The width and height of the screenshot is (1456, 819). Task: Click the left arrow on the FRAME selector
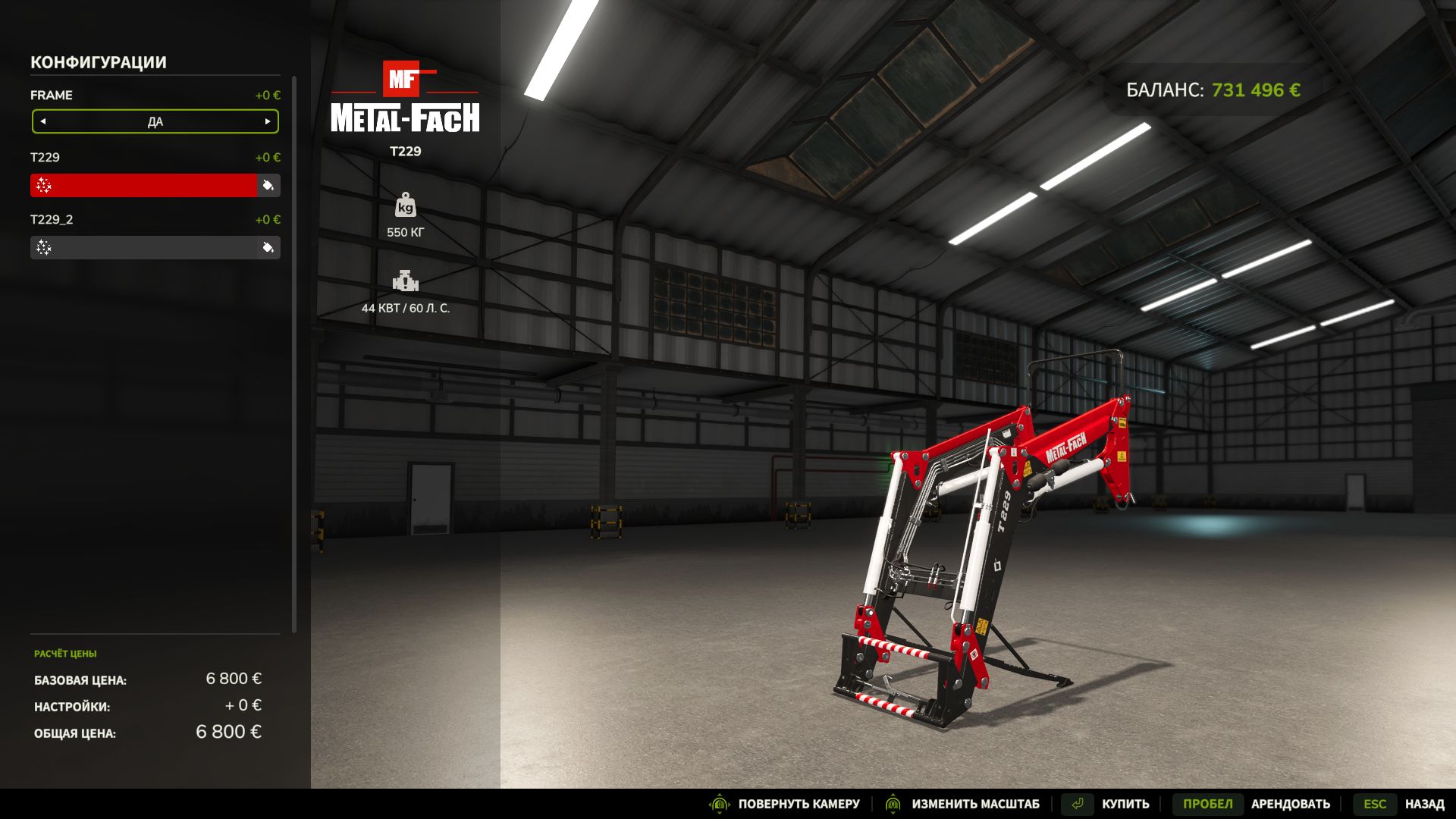42,121
